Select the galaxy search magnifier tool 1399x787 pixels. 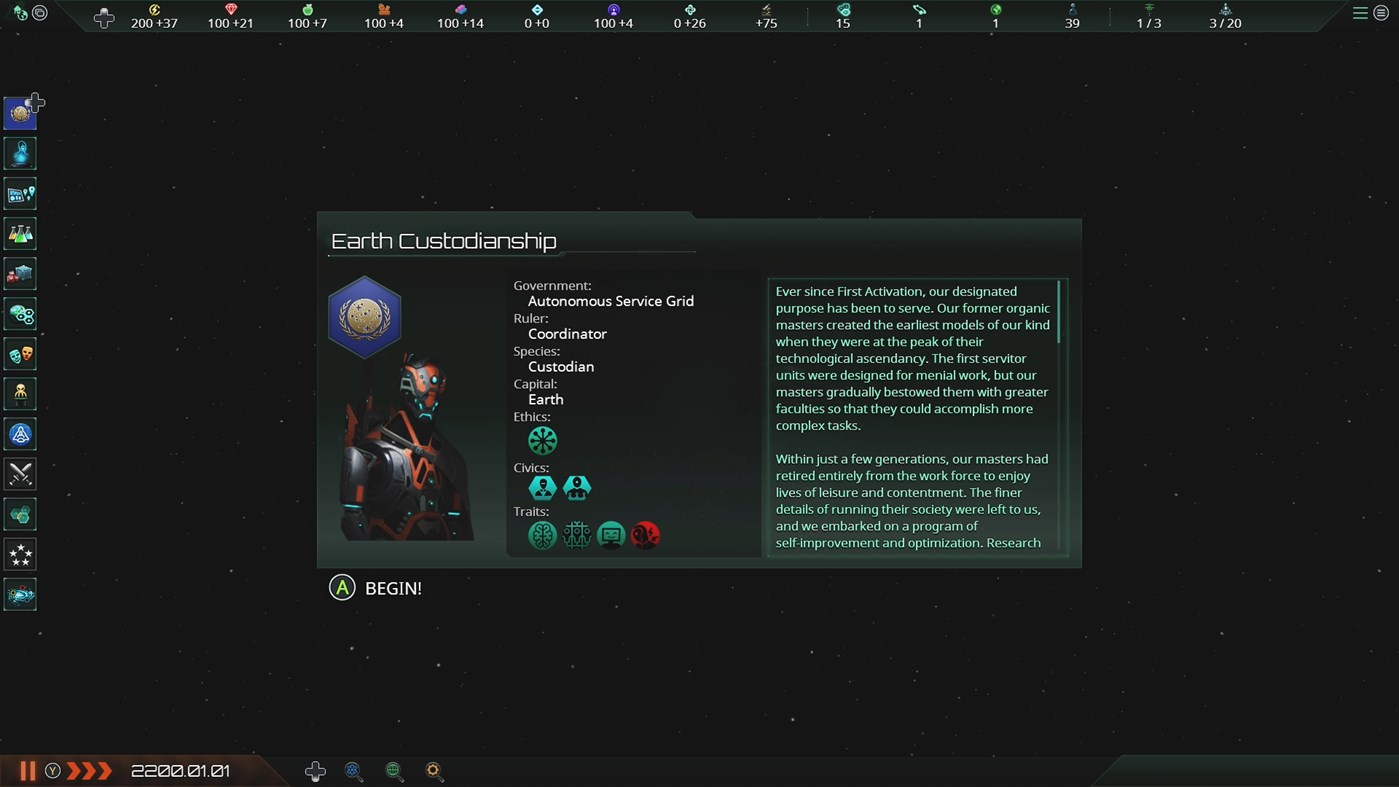(x=353, y=770)
